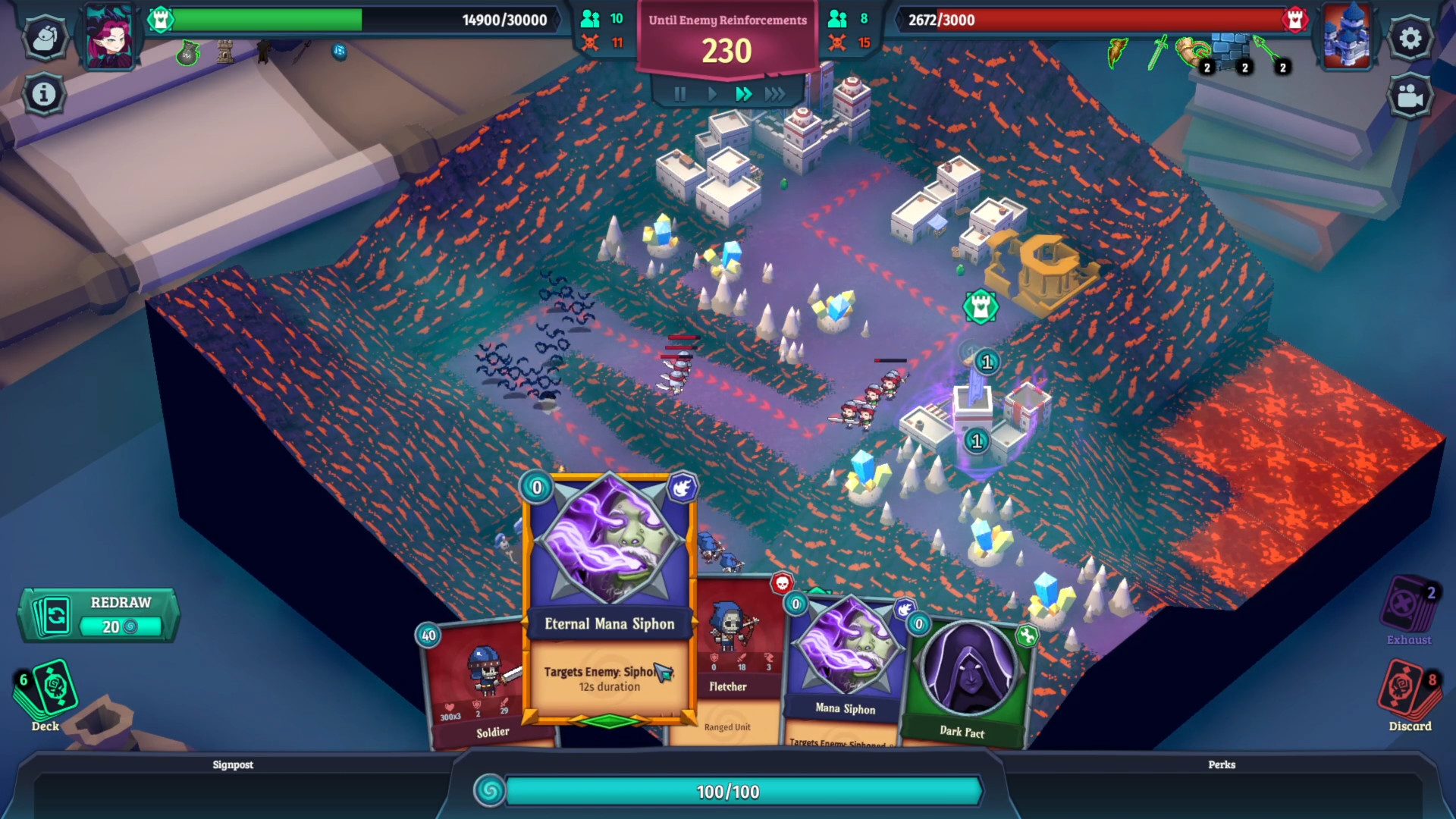1456x819 pixels.
Task: Click the info icon on the left
Action: (x=45, y=93)
